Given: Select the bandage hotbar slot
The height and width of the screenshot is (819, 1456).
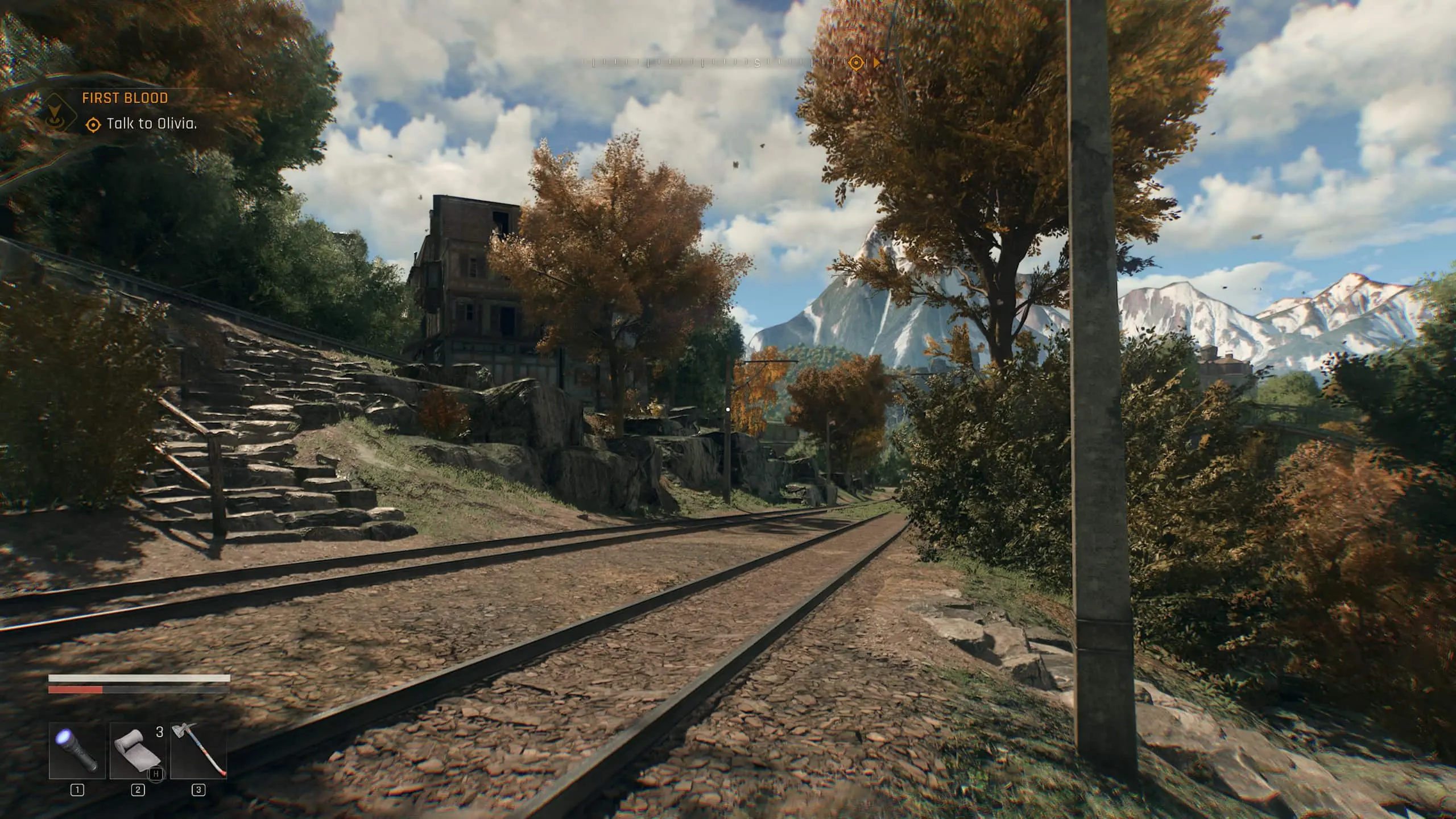Looking at the screenshot, I should [138, 750].
